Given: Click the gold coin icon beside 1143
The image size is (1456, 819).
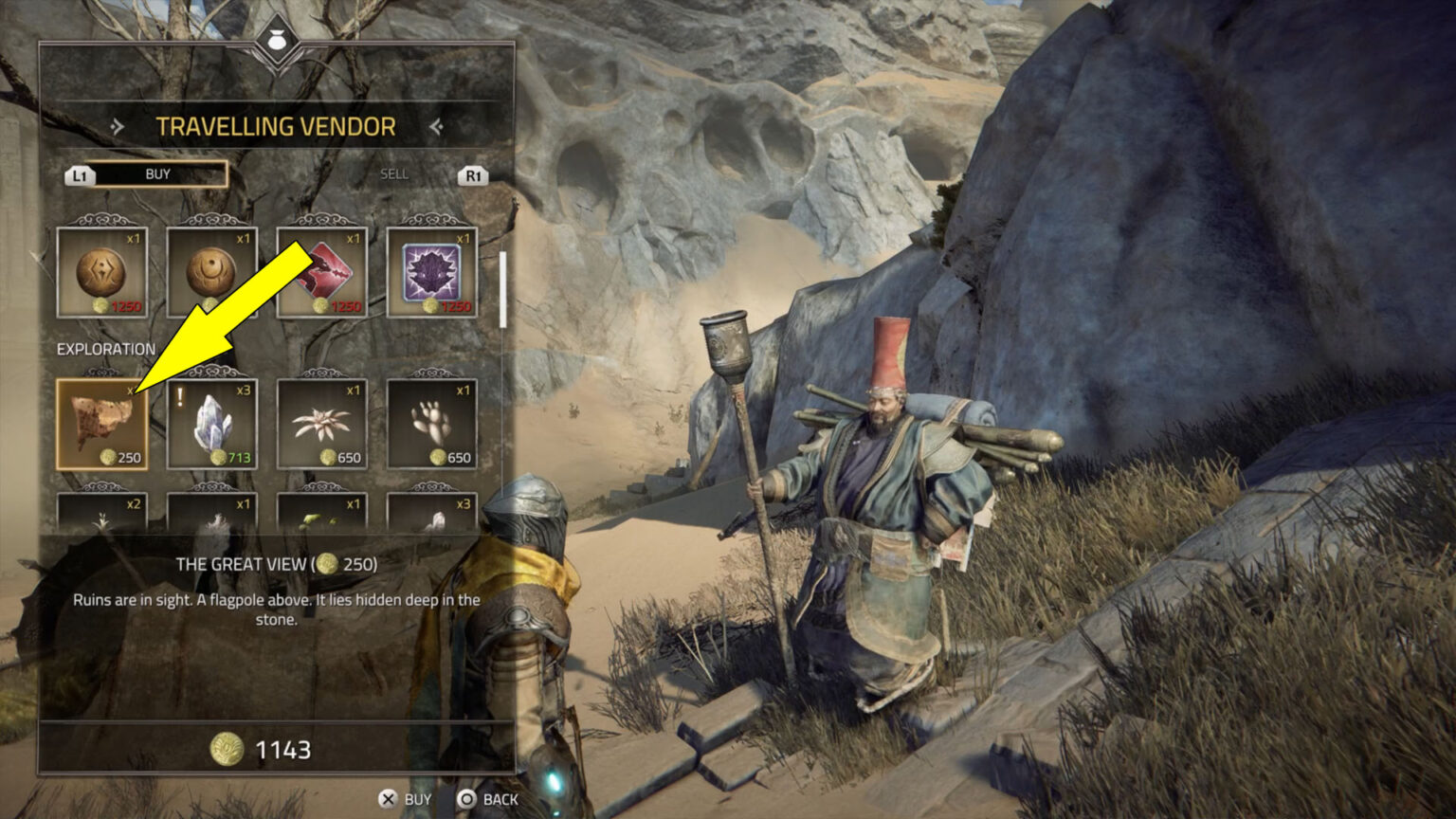Looking at the screenshot, I should pos(226,749).
